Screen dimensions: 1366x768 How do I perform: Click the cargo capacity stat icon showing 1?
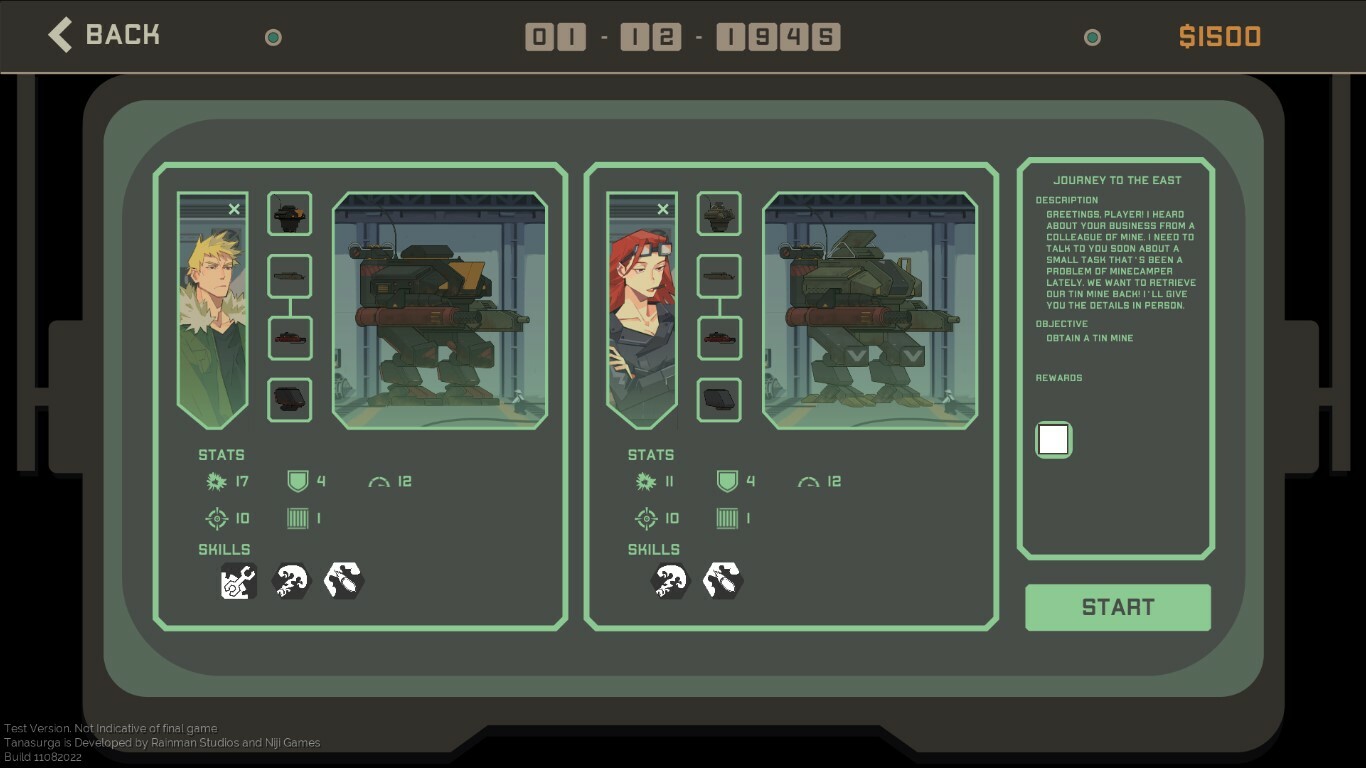point(297,518)
